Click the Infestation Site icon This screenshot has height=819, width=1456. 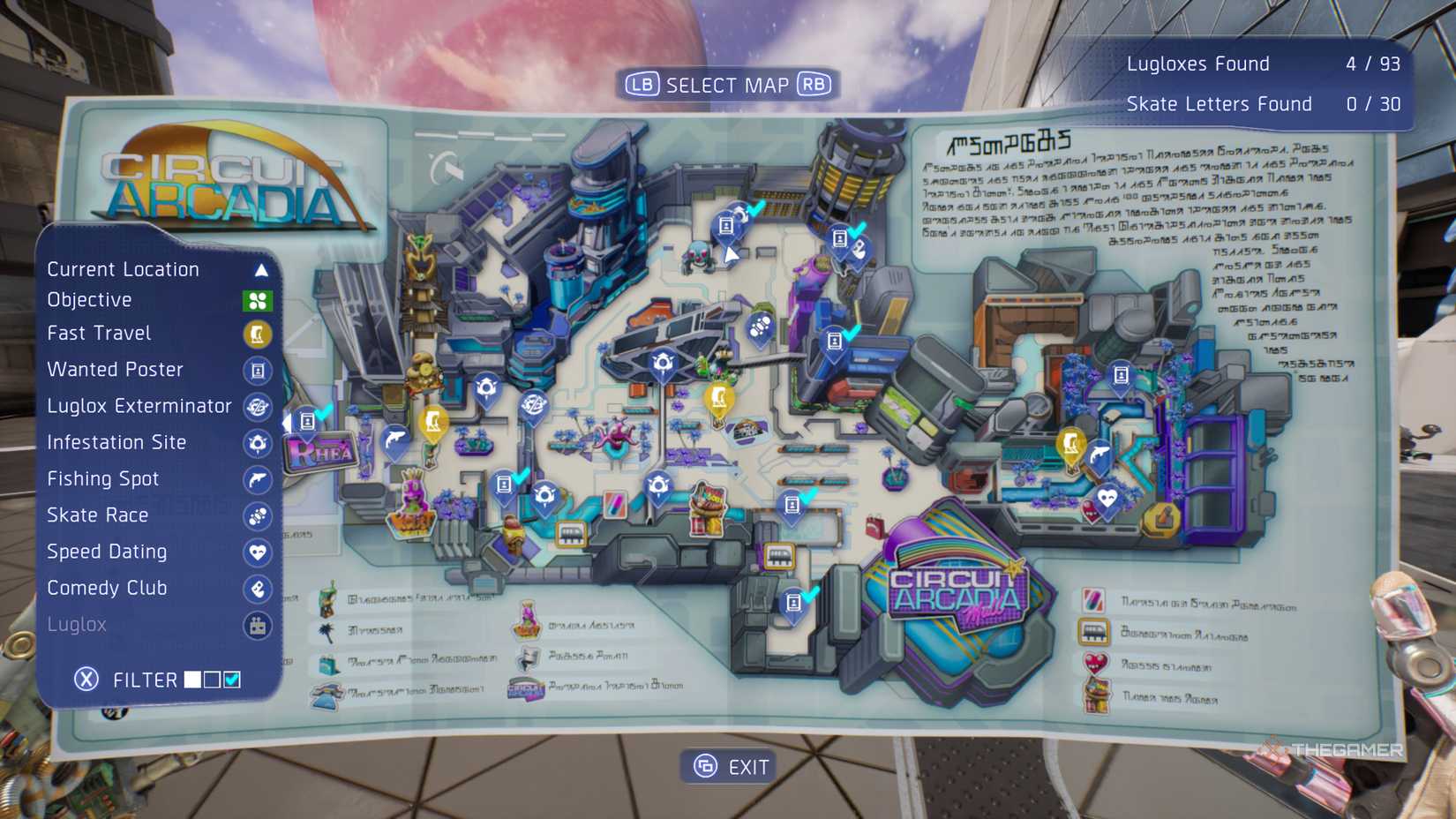[257, 444]
